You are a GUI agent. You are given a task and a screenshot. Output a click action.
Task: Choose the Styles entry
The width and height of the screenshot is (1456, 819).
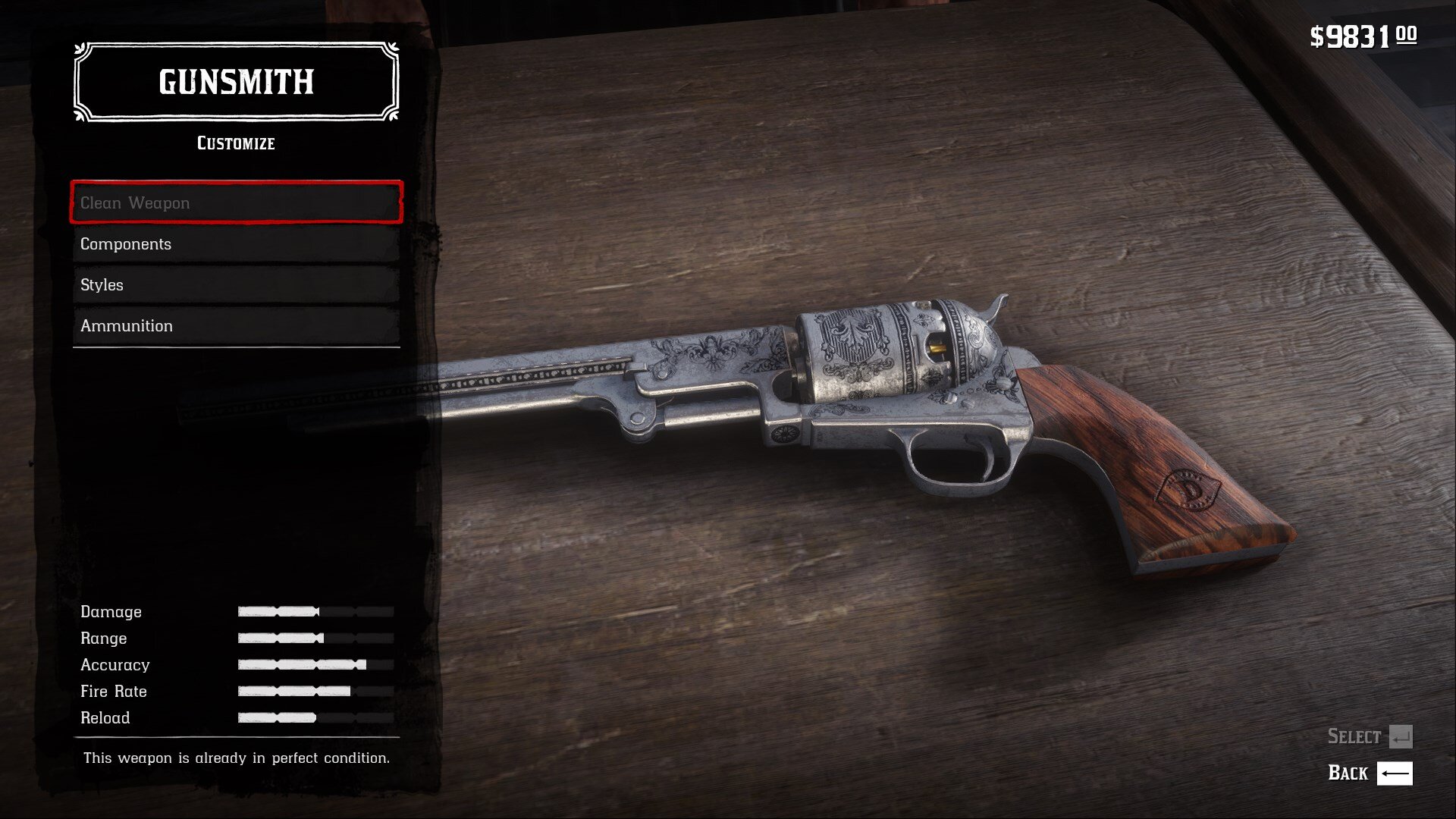[x=236, y=285]
